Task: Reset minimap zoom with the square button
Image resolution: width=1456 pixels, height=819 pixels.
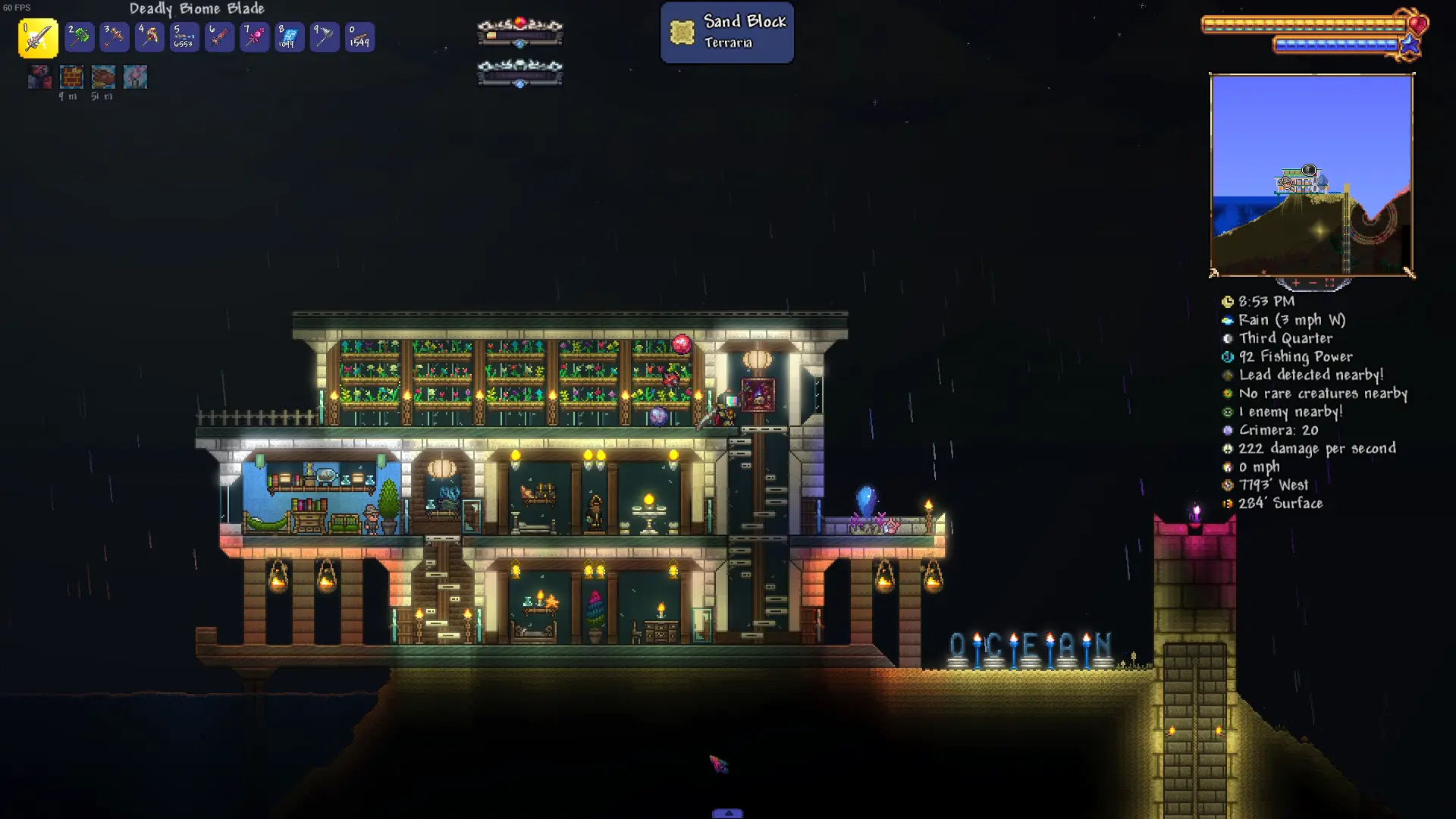Action: point(1329,283)
